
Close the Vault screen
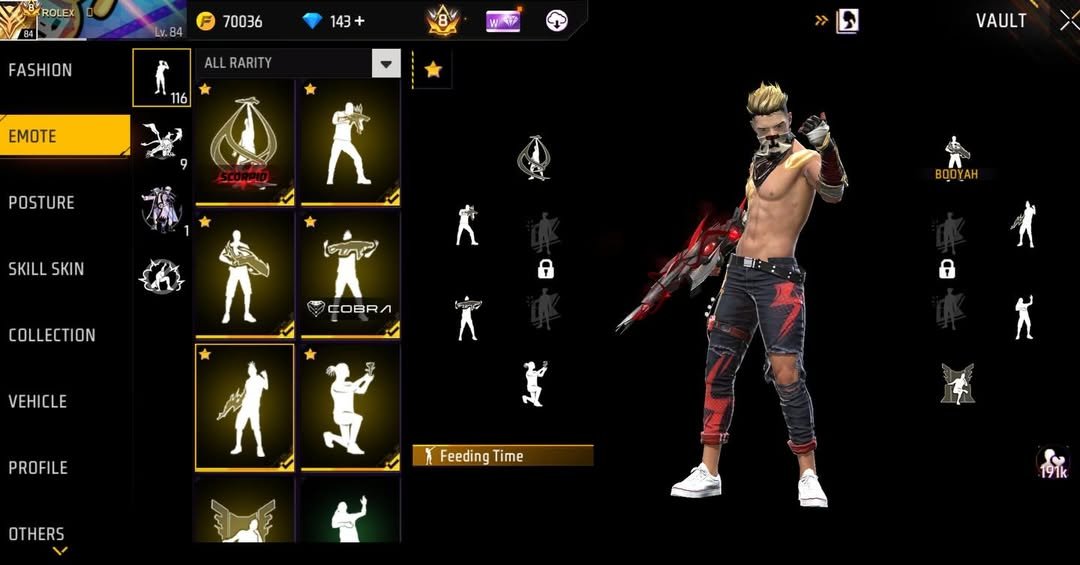[x=1067, y=20]
